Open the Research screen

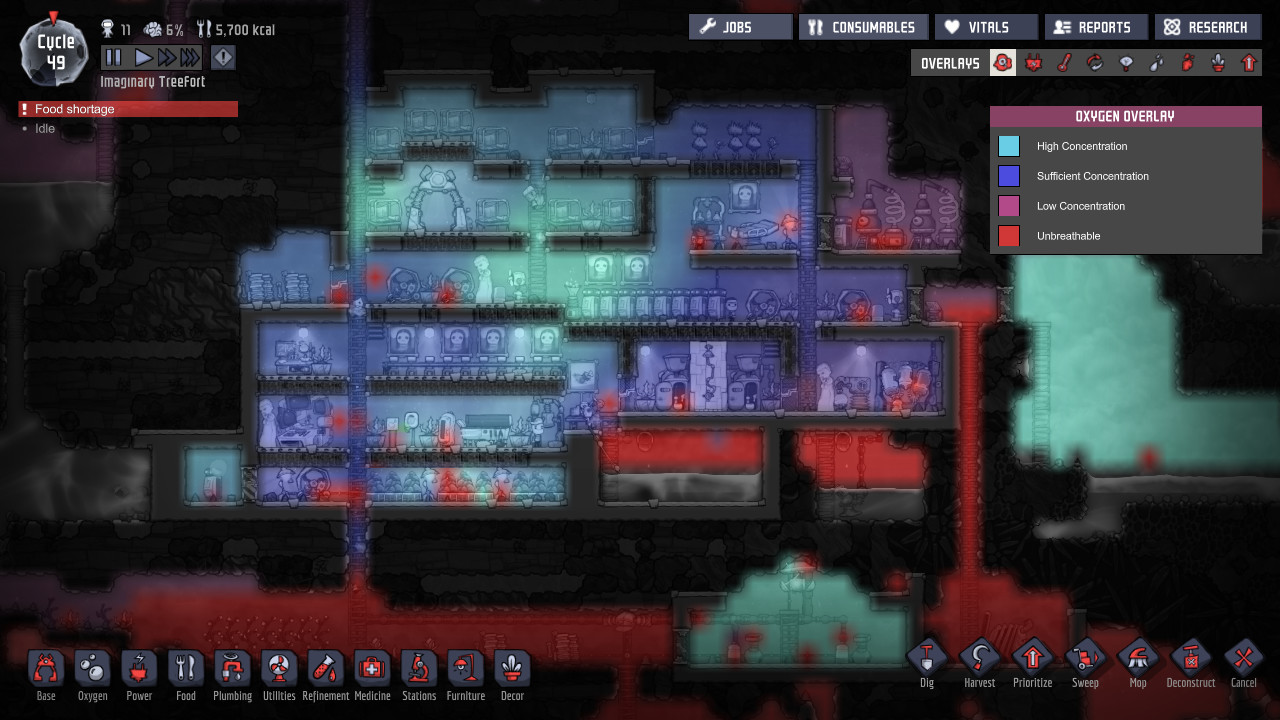point(1208,26)
